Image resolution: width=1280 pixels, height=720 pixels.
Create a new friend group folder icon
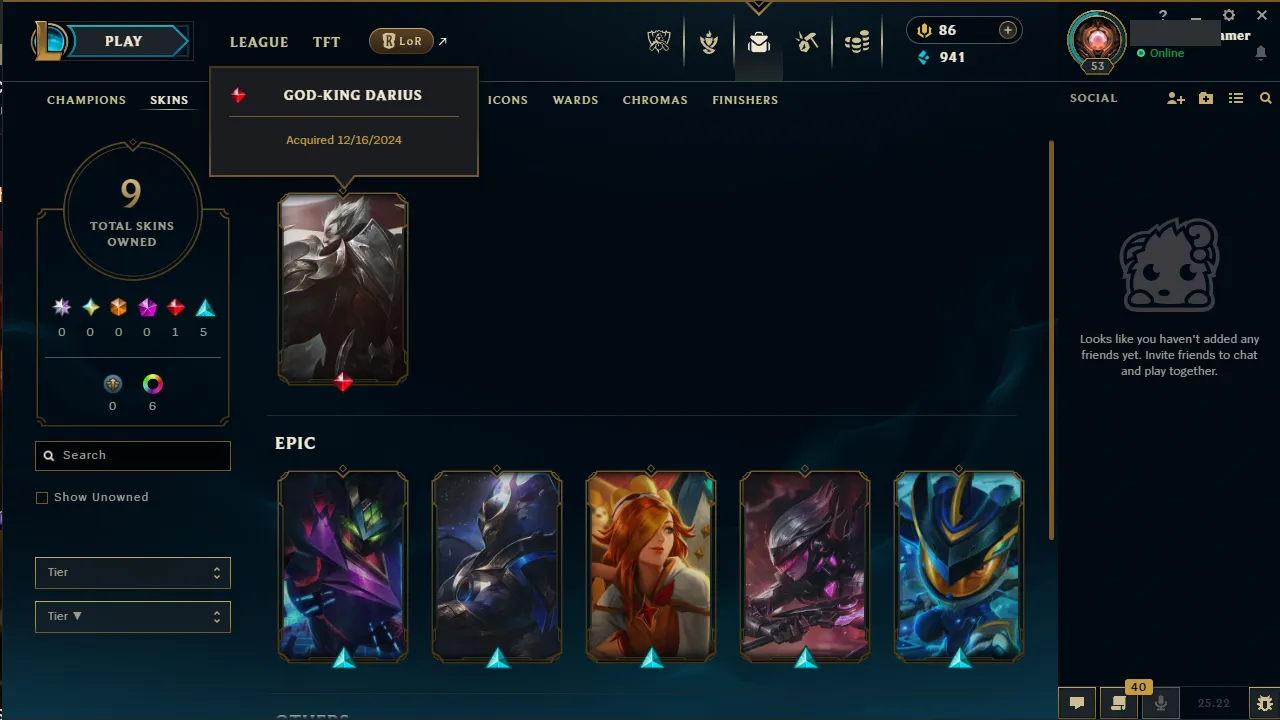pos(1206,98)
